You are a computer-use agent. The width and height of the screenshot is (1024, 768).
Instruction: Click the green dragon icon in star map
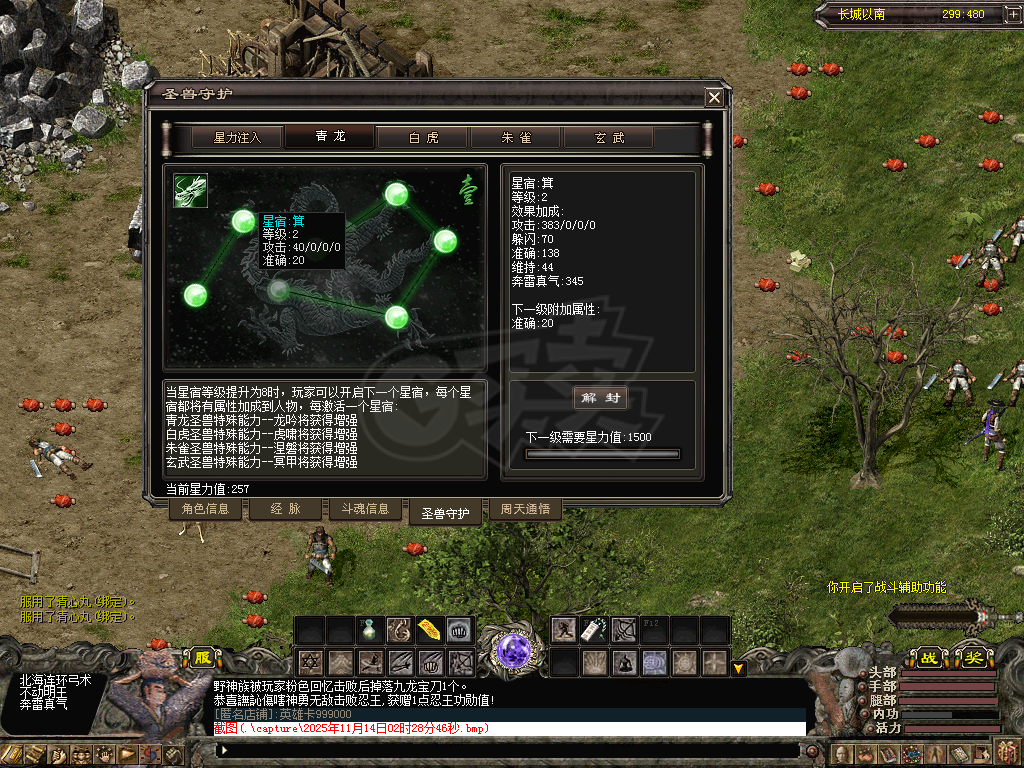point(190,191)
